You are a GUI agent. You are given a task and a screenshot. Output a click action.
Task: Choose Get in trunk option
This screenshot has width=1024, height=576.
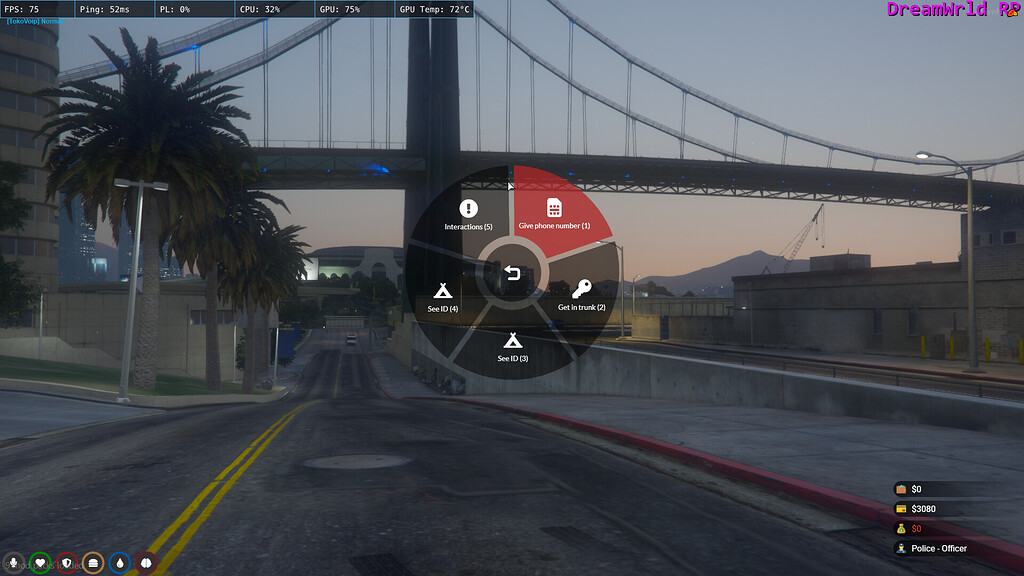tap(581, 295)
